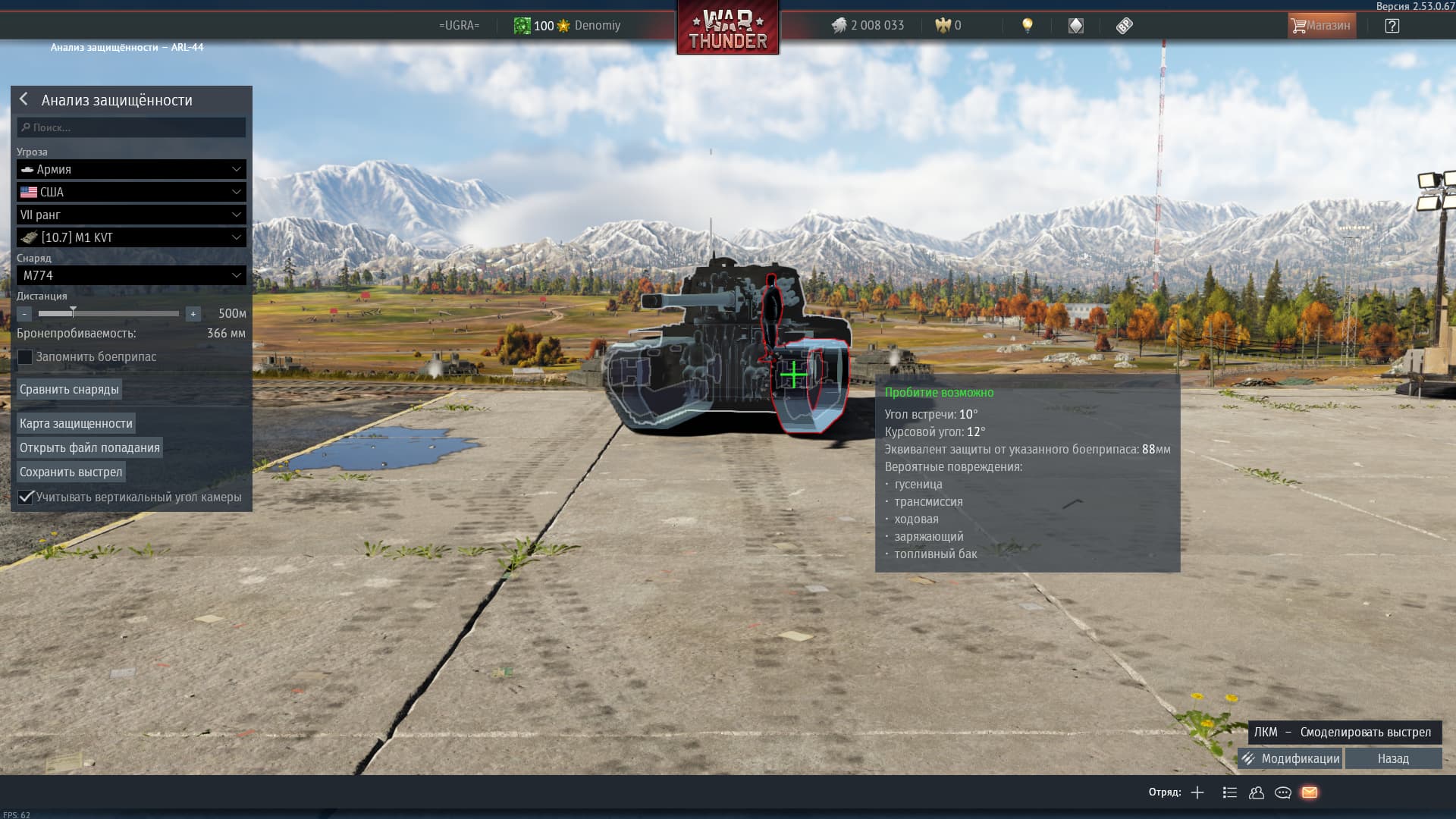Toggle the Запомнить боеприпас checkbox
The height and width of the screenshot is (819, 1456).
26,357
